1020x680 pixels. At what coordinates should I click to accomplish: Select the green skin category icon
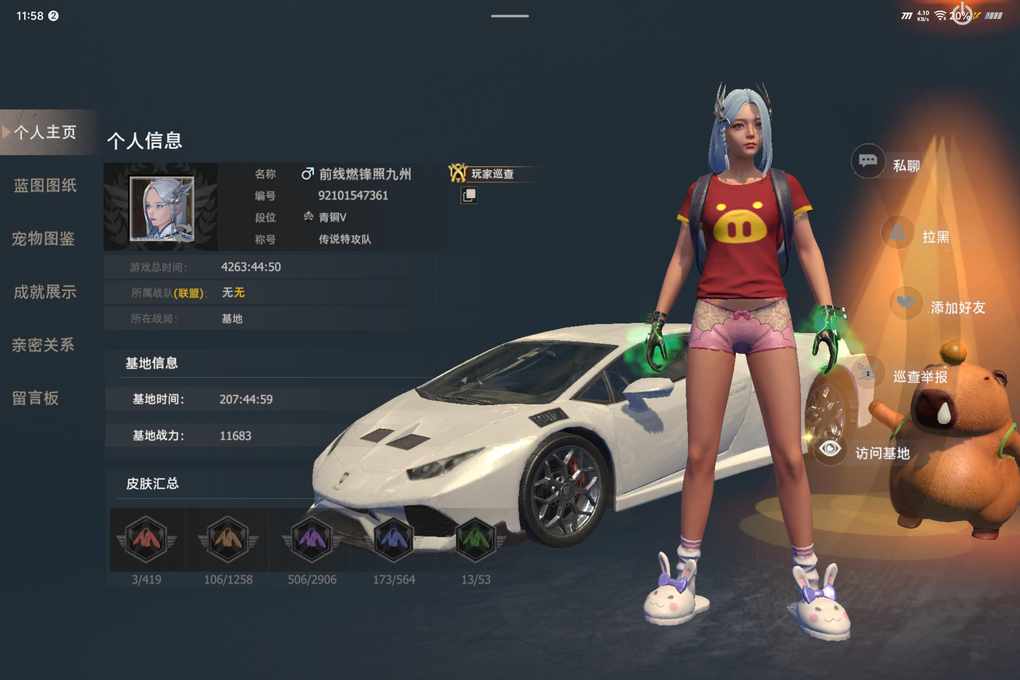[476, 540]
